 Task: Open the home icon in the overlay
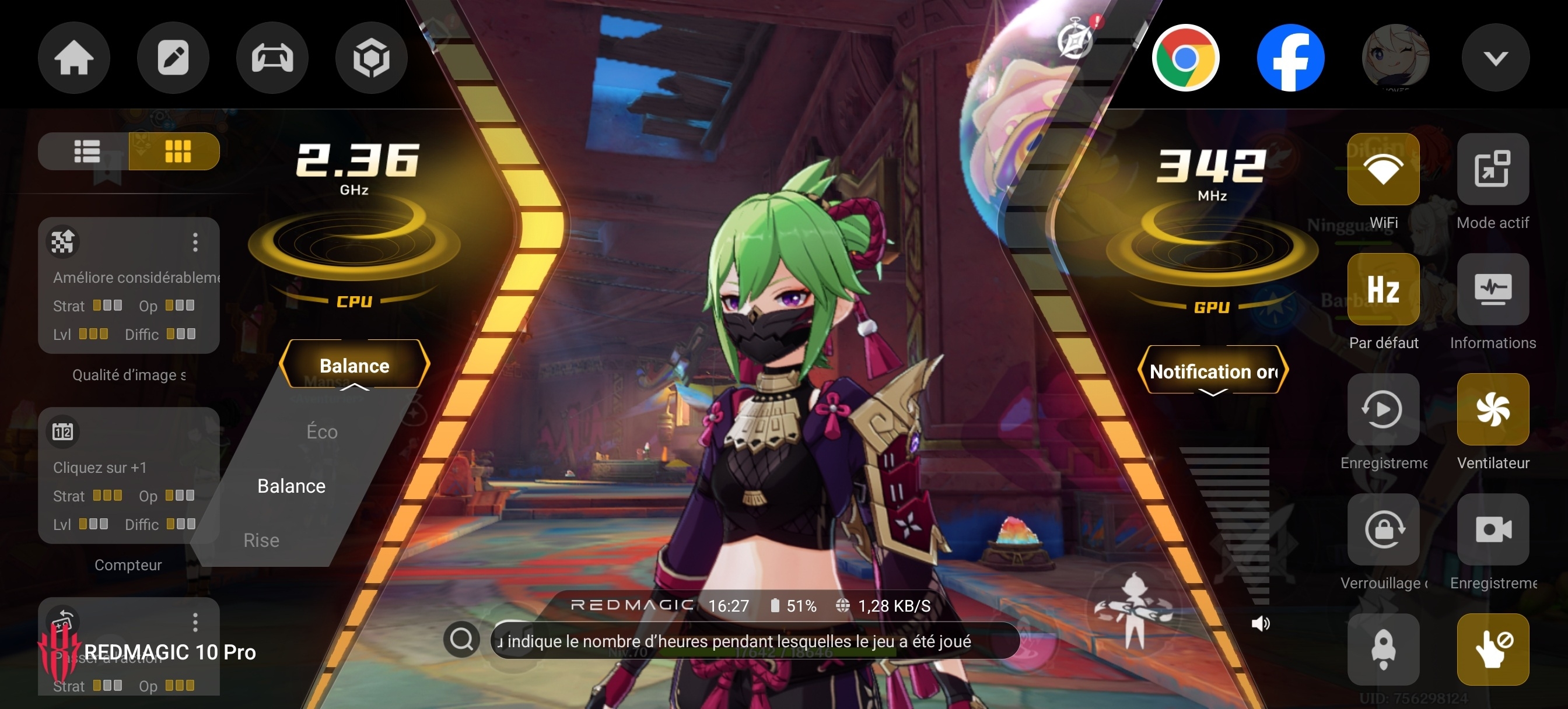tap(73, 58)
